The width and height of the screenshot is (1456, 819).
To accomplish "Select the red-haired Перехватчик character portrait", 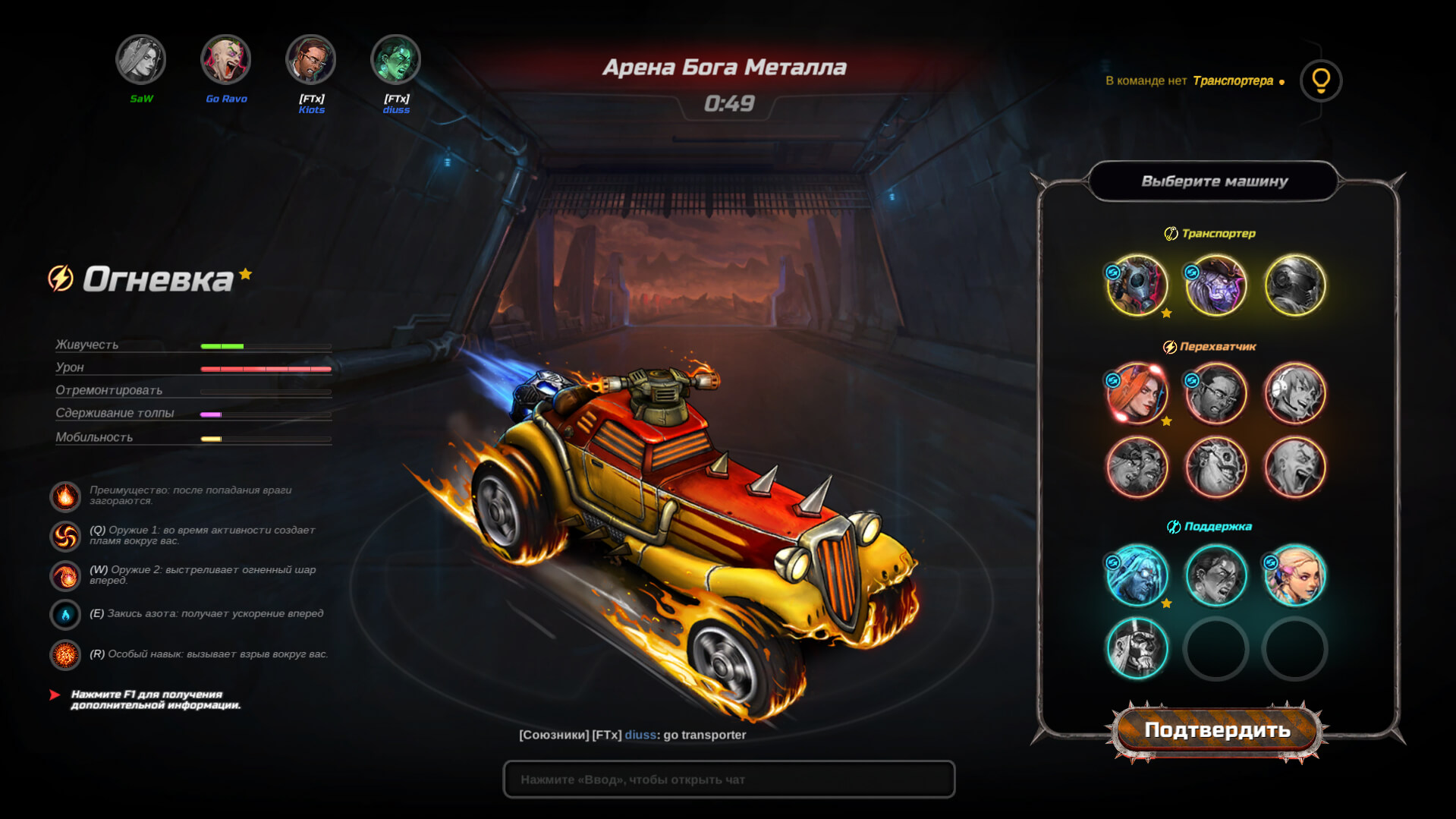I will tap(1137, 393).
